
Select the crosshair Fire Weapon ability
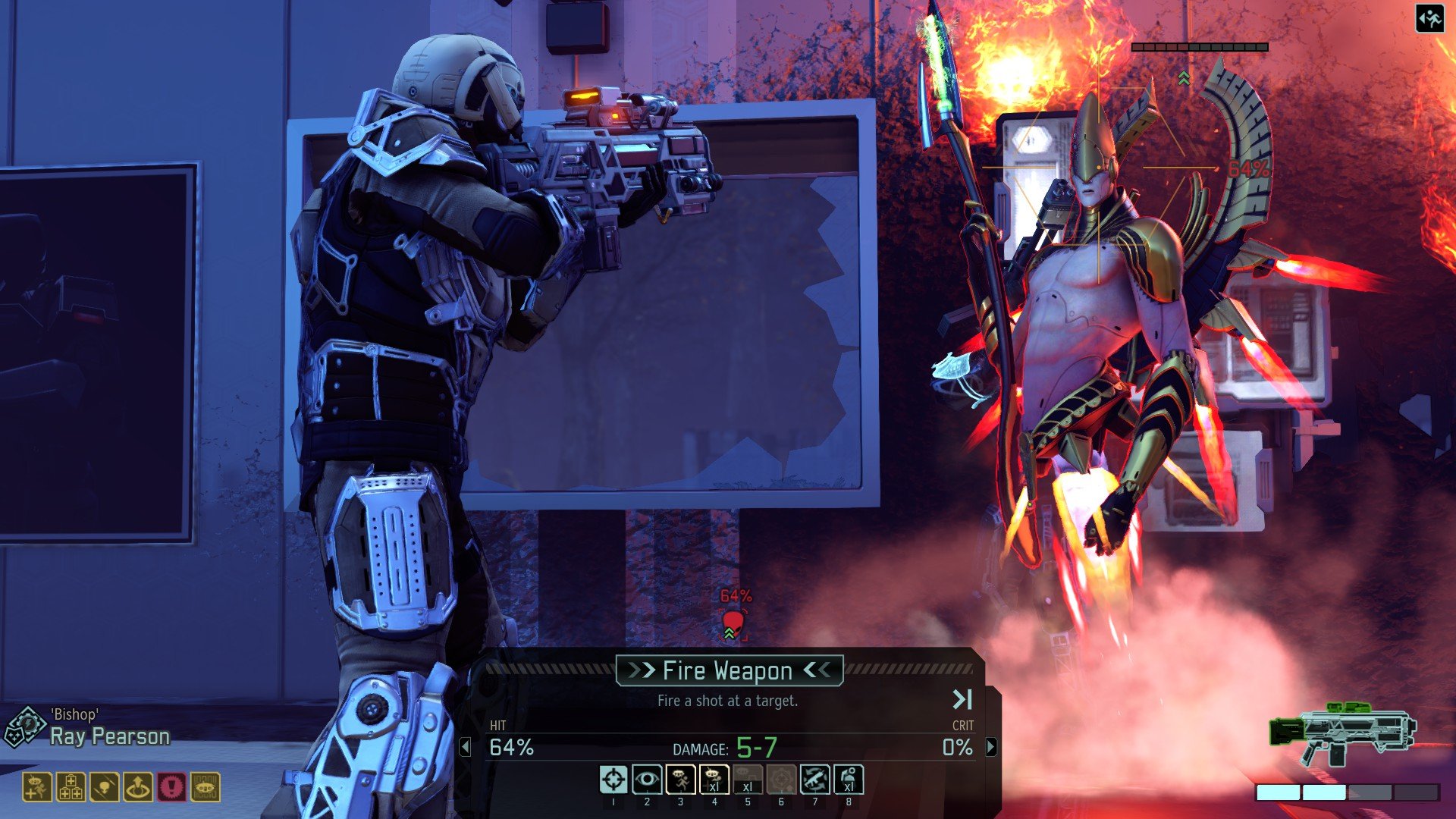point(613,780)
